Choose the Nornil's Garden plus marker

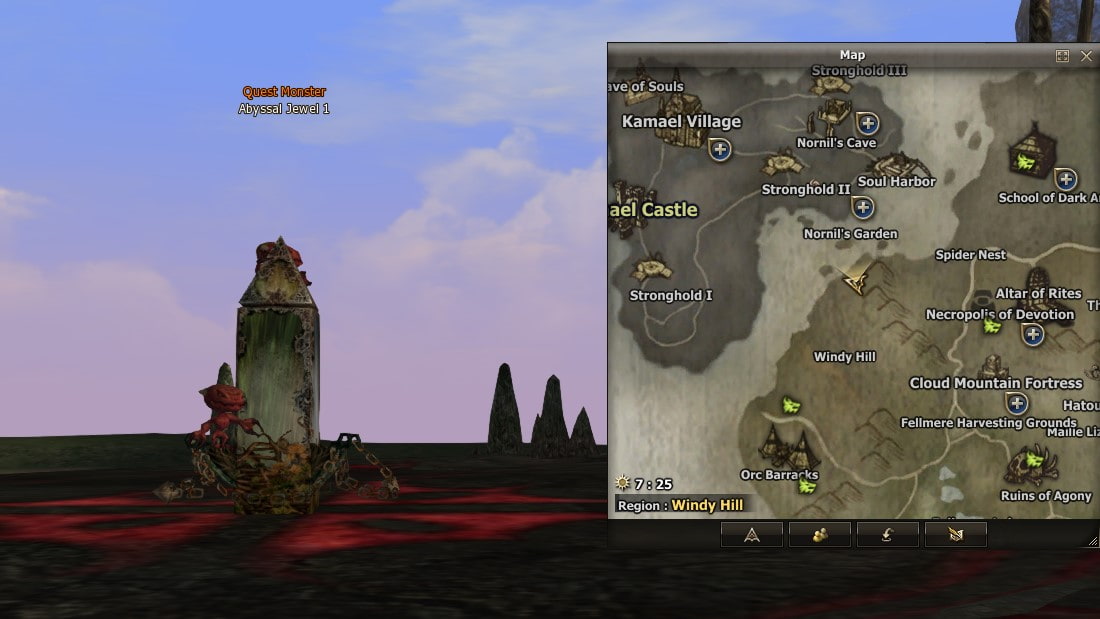[862, 207]
